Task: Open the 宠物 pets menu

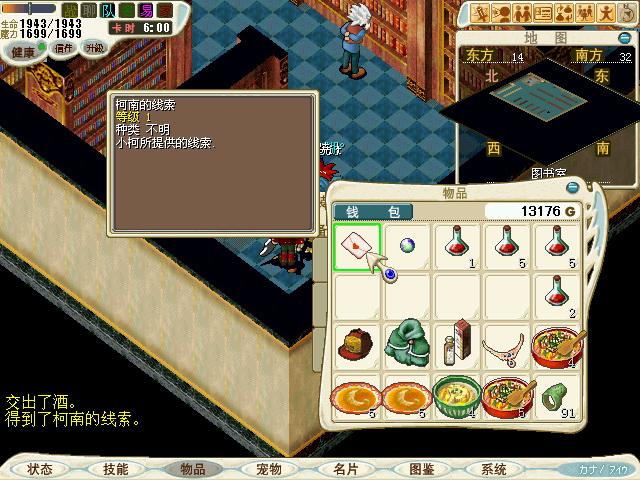Action: point(268,468)
